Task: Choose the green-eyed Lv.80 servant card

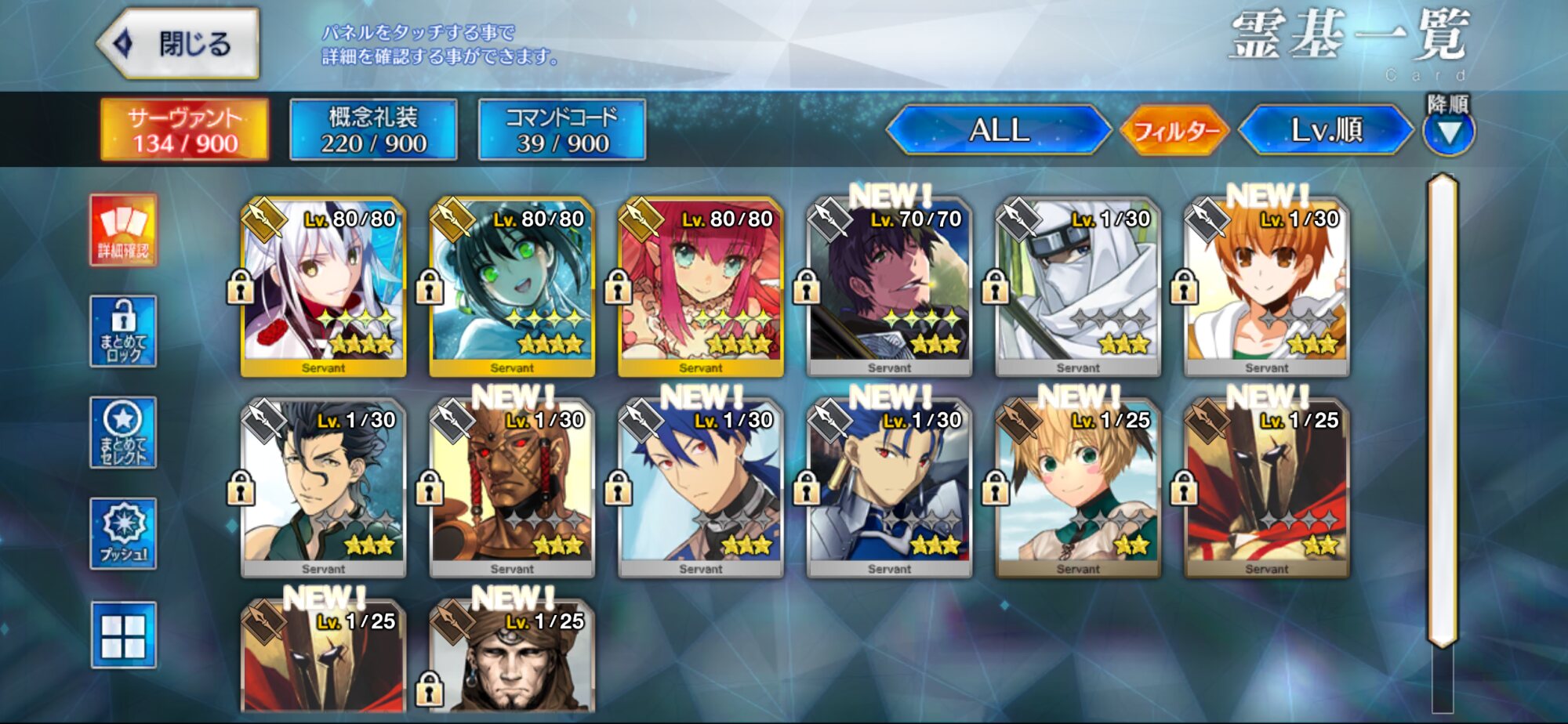Action: click(512, 287)
